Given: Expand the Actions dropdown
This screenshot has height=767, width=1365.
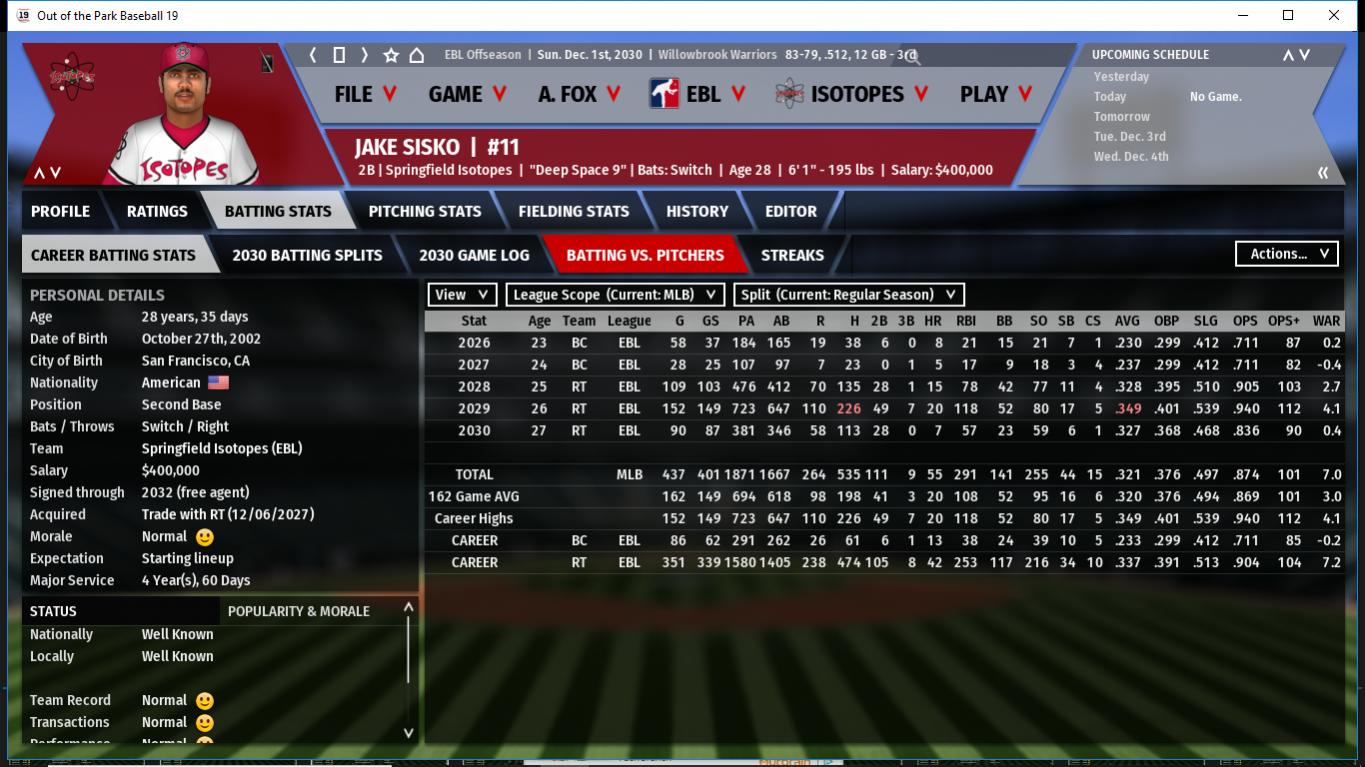Looking at the screenshot, I should coord(1287,254).
